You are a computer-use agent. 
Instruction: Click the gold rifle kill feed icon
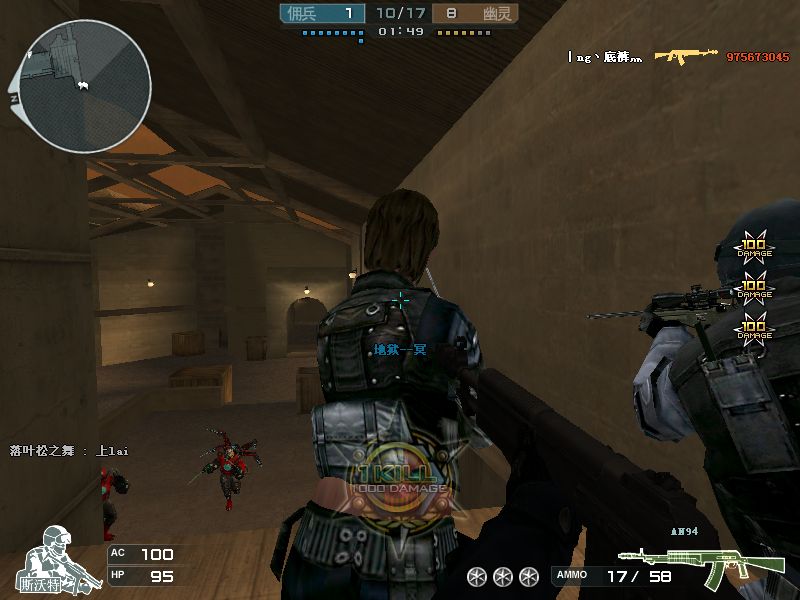click(687, 56)
